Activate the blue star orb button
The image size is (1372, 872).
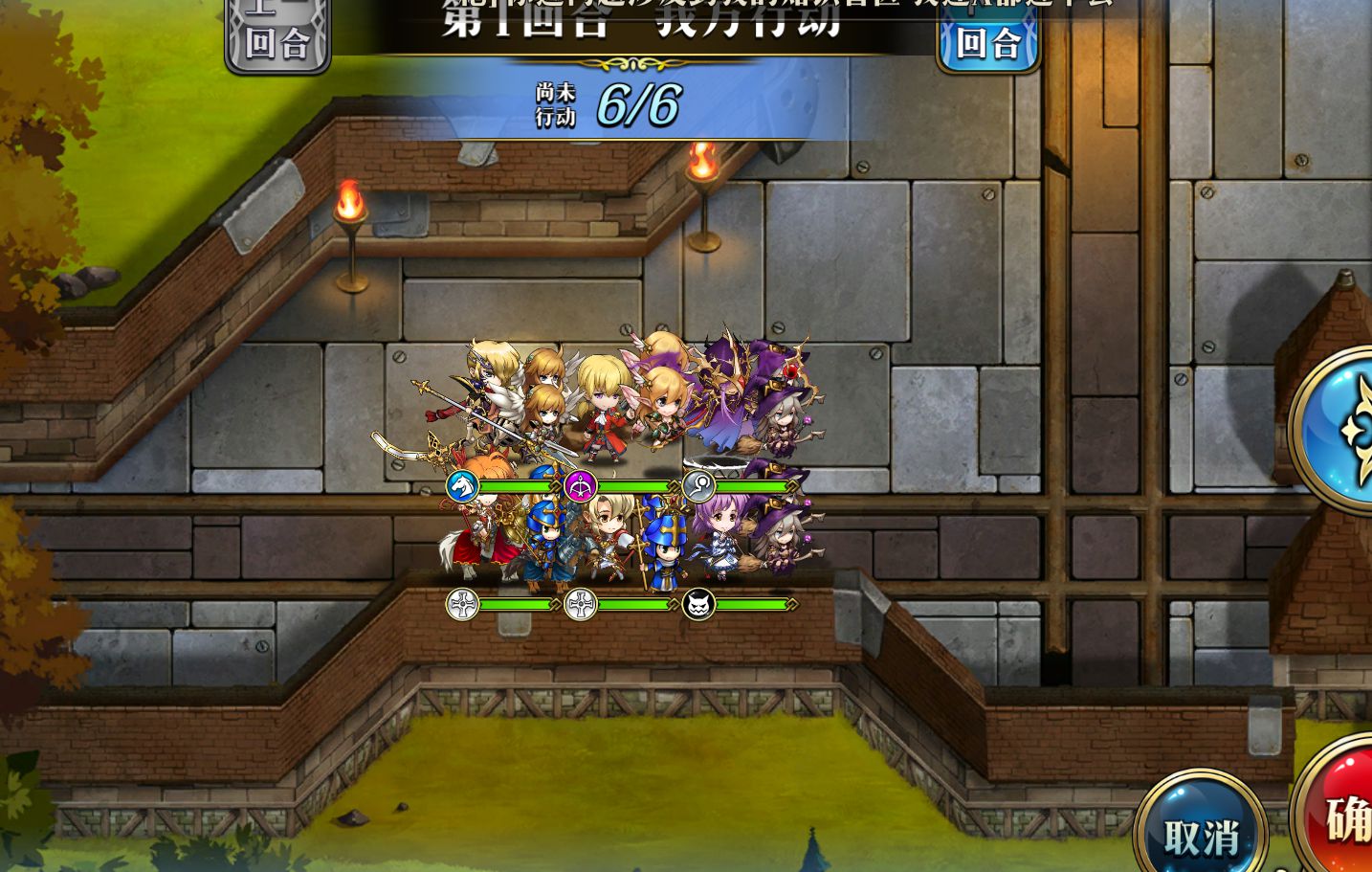click(x=1339, y=429)
